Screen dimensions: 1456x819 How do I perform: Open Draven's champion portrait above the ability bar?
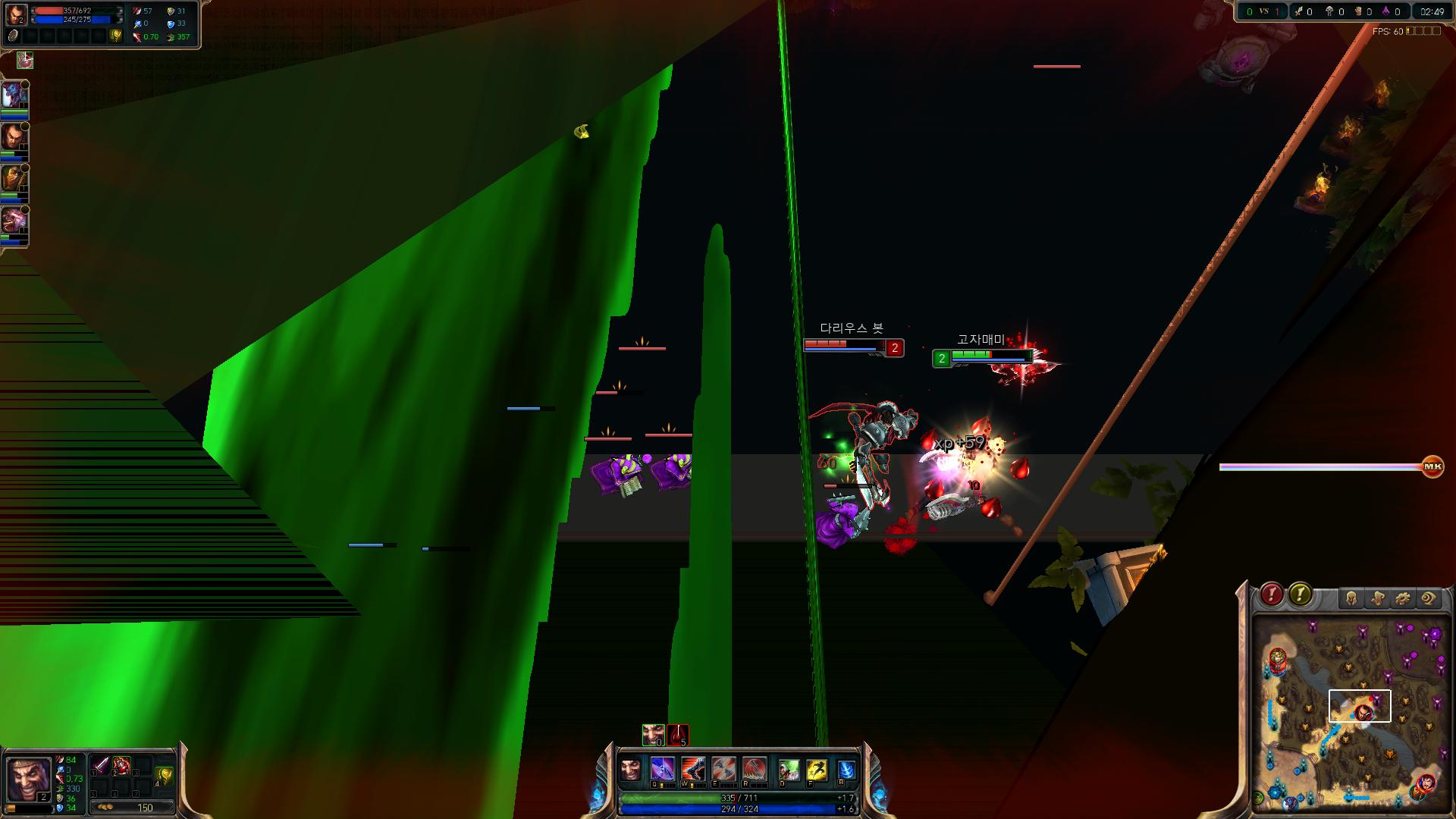click(631, 768)
